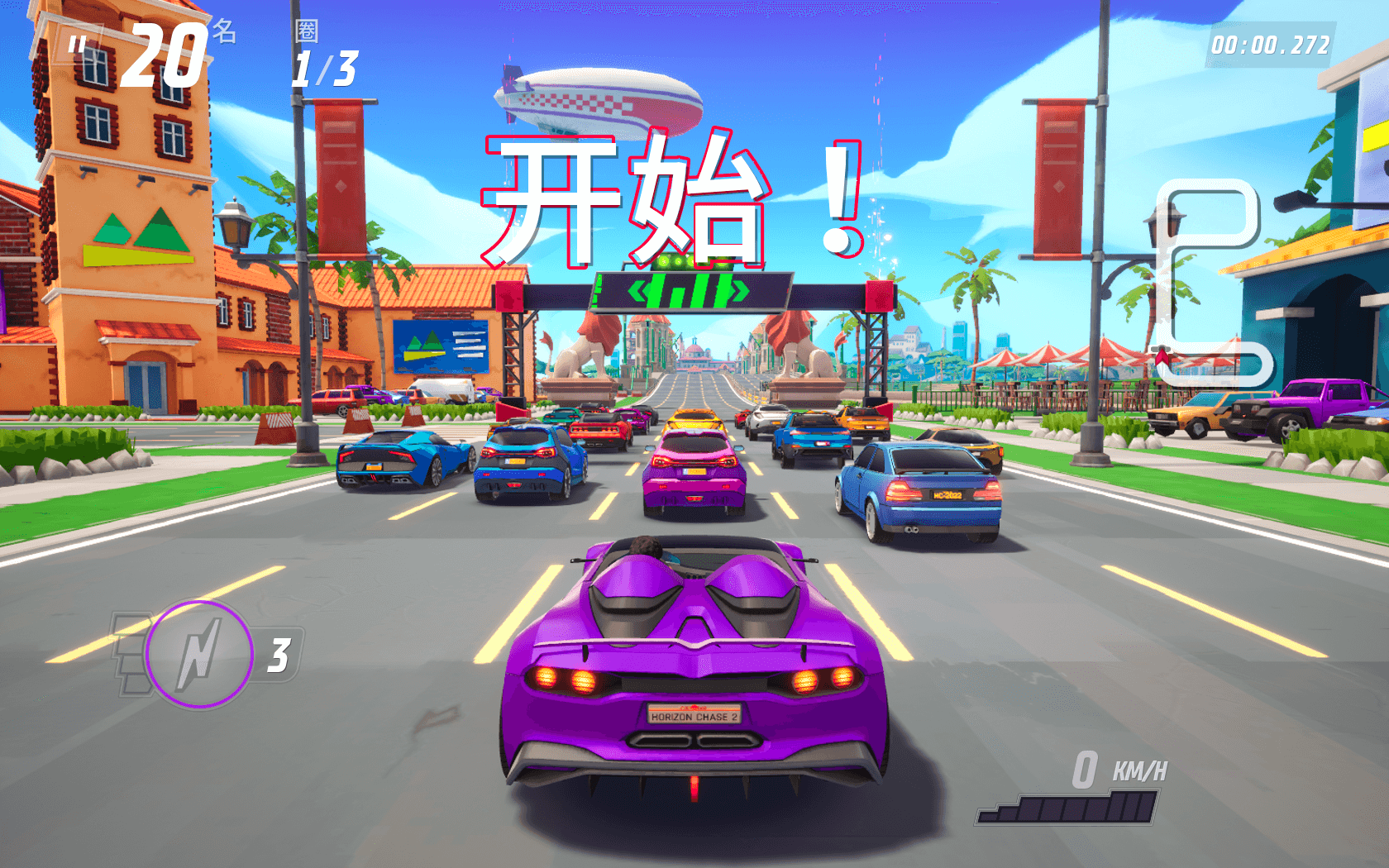The height and width of the screenshot is (868, 1389).
Task: Click the quote mark icon near the position counter
Action: [75, 43]
